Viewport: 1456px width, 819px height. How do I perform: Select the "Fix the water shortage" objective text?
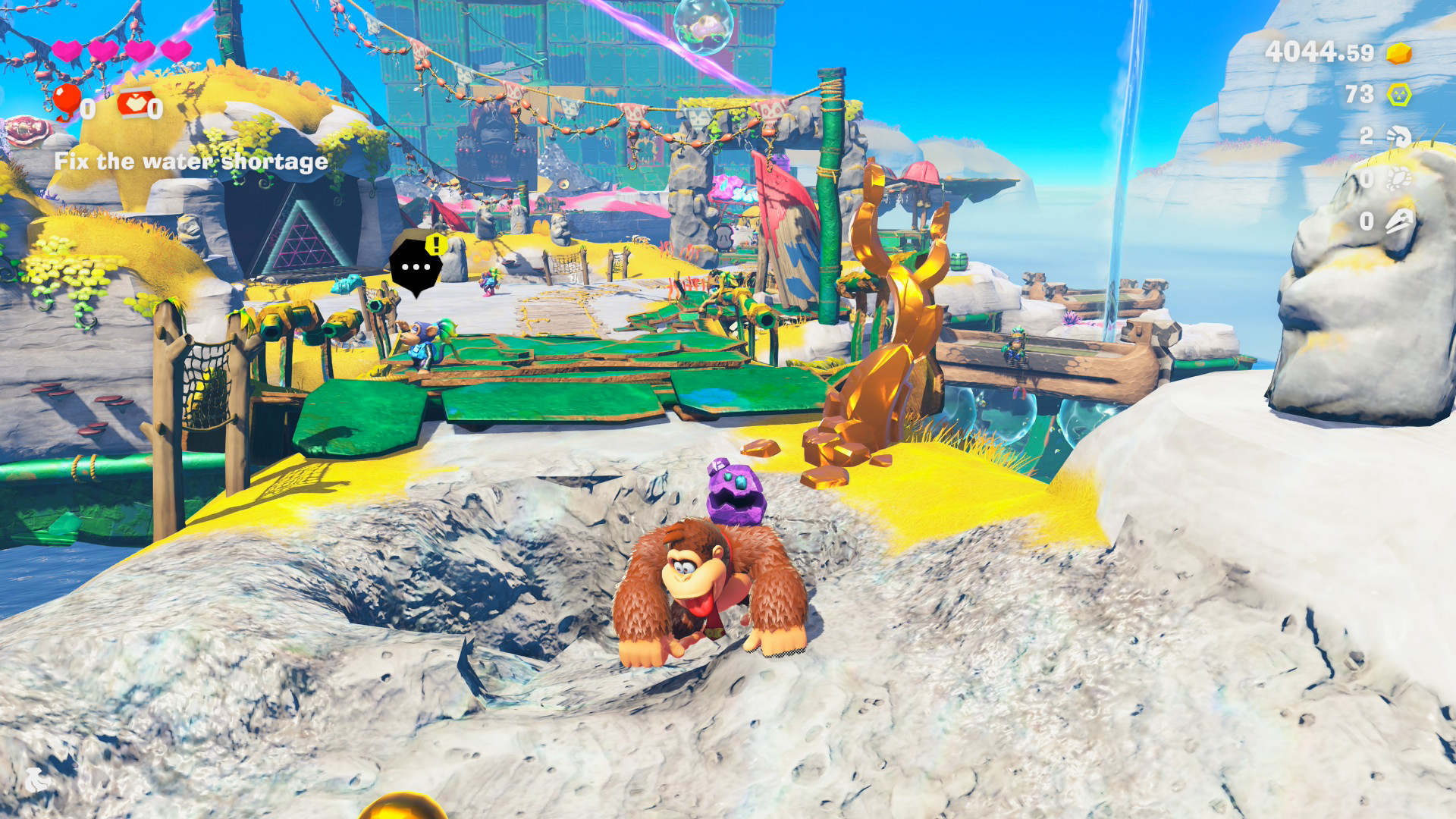(x=191, y=162)
